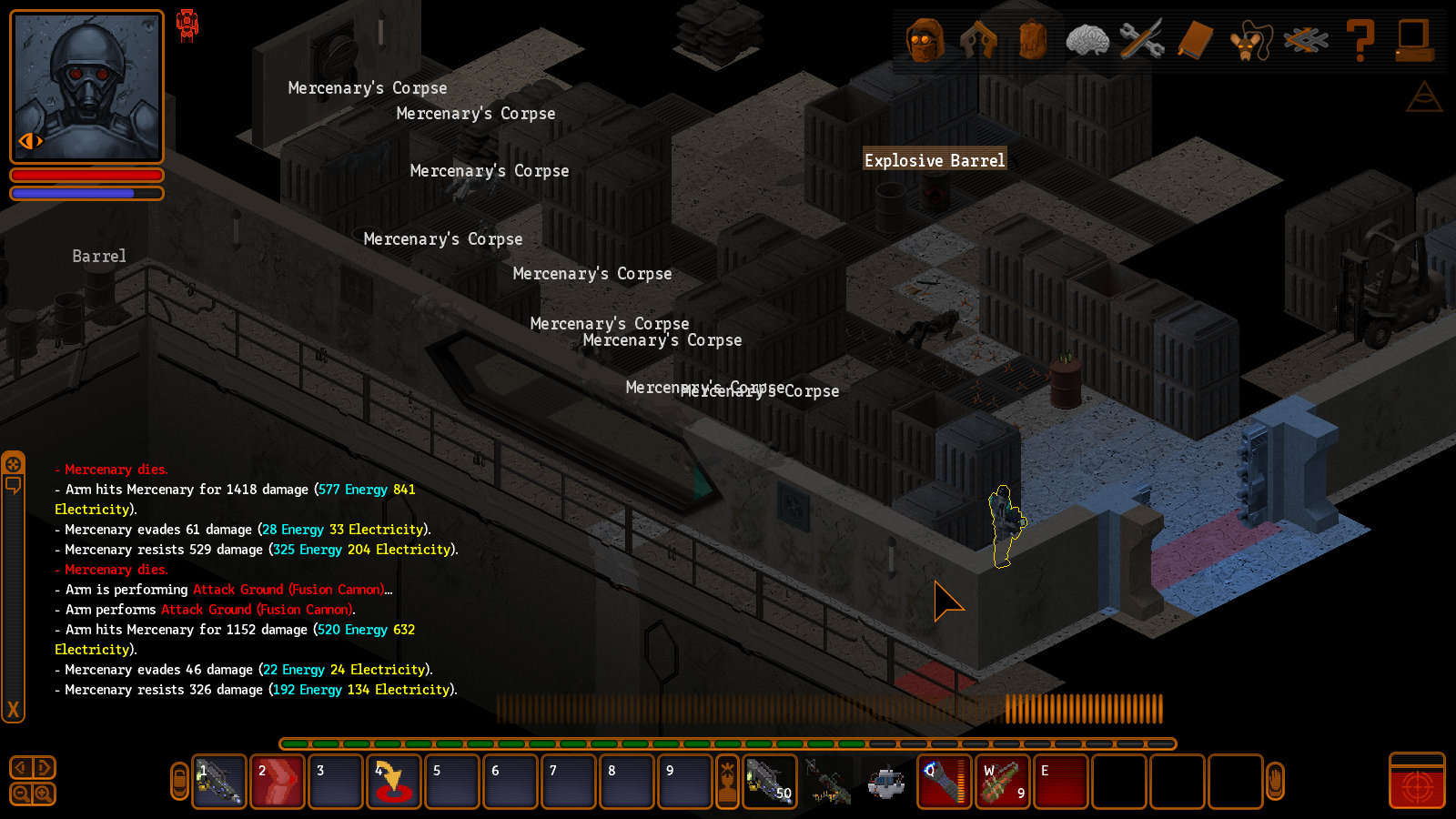
Task: Open the brain psi abilities window
Action: coord(1087,40)
